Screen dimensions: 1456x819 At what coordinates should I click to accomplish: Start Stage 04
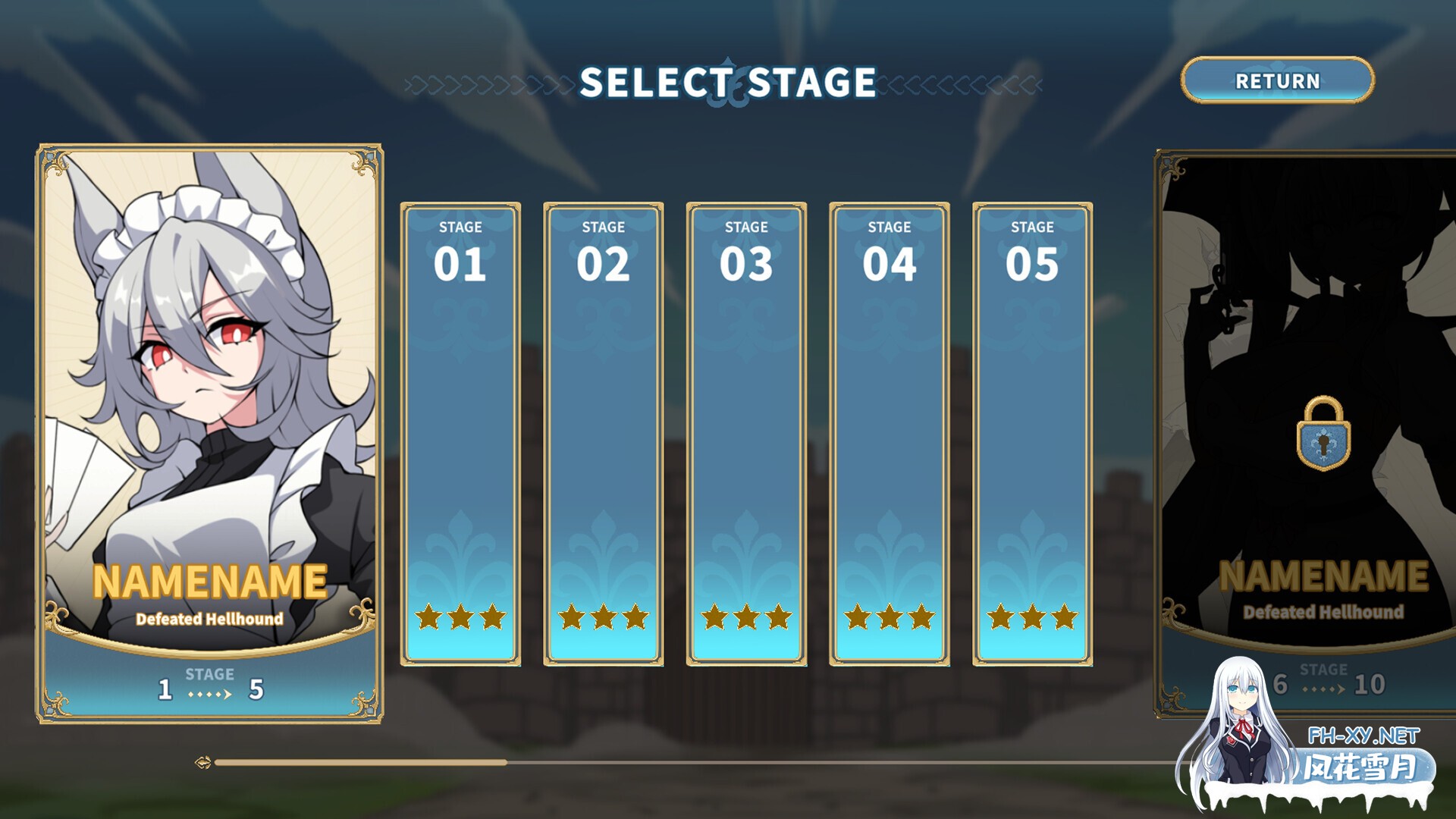tap(889, 434)
